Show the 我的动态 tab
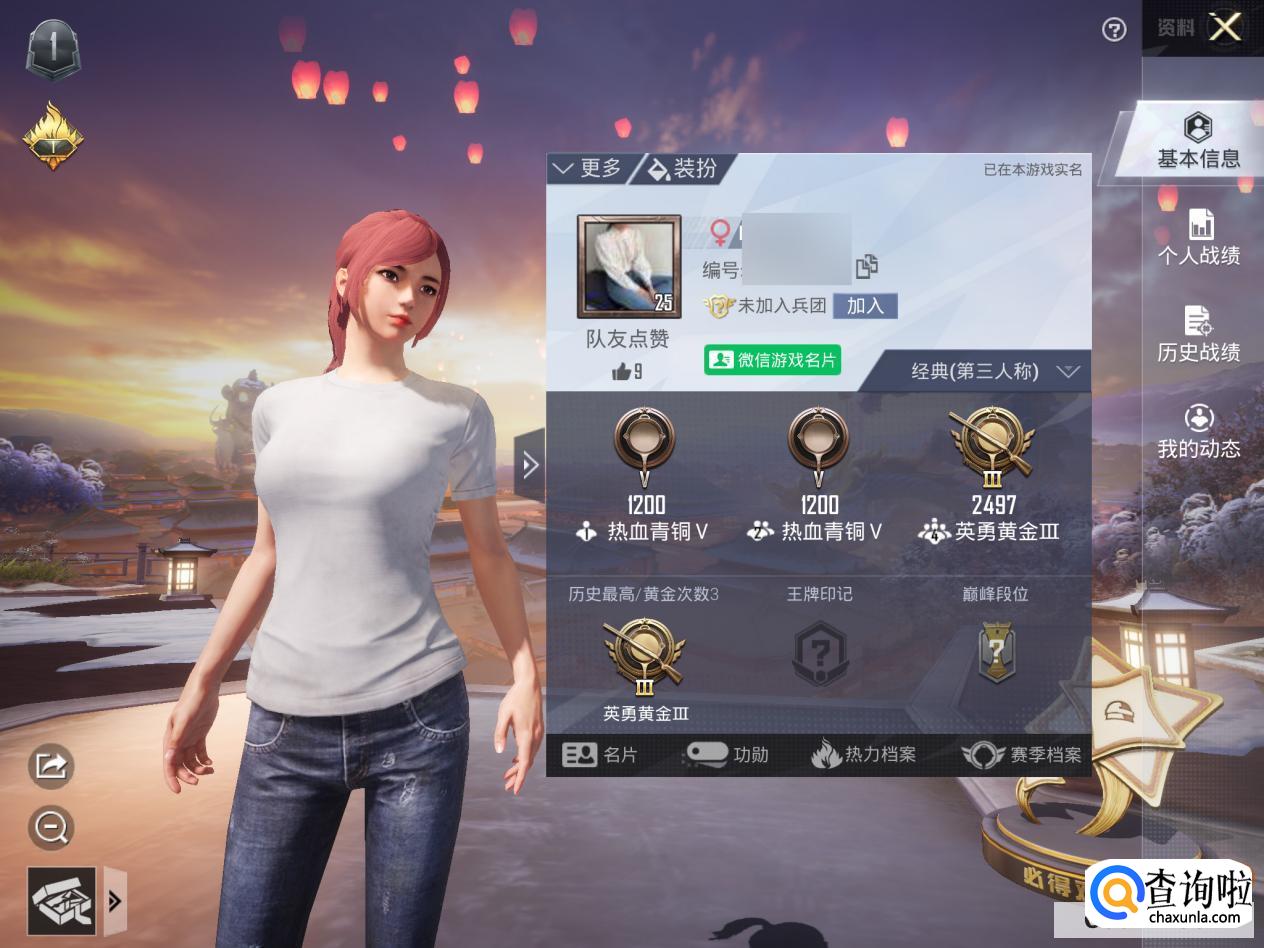The height and width of the screenshot is (948, 1264). pyautogui.click(x=1199, y=432)
